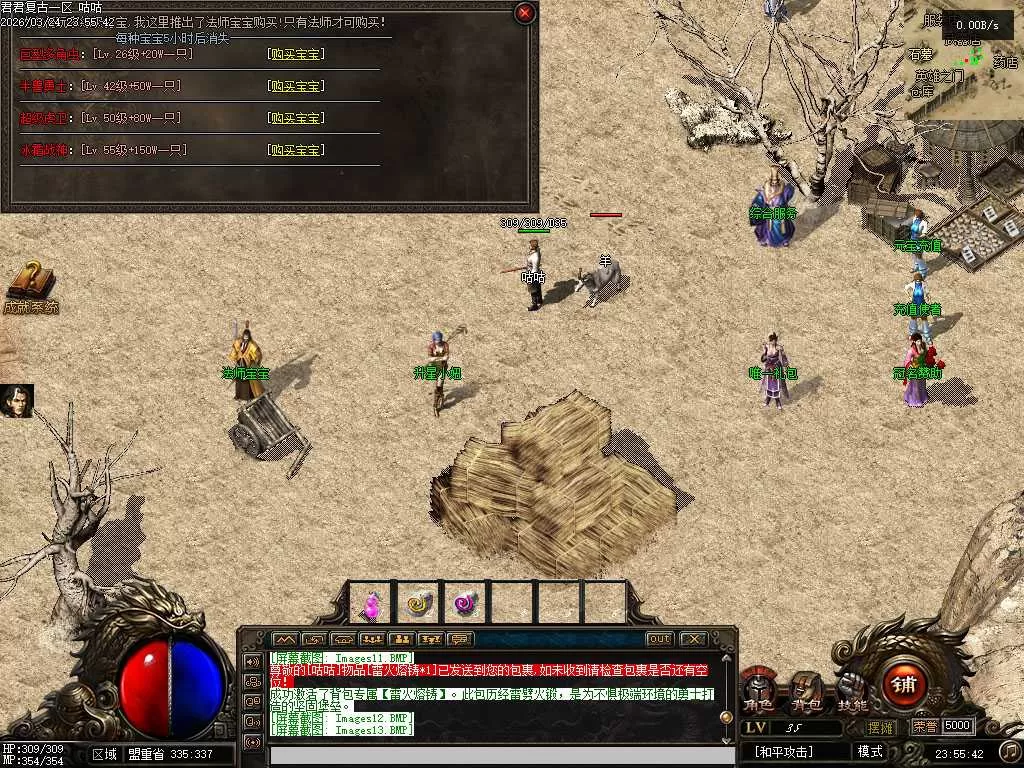Buy the Lv.26 giant multi-horned bug pet
This screenshot has height=768, width=1024.
(x=295, y=54)
